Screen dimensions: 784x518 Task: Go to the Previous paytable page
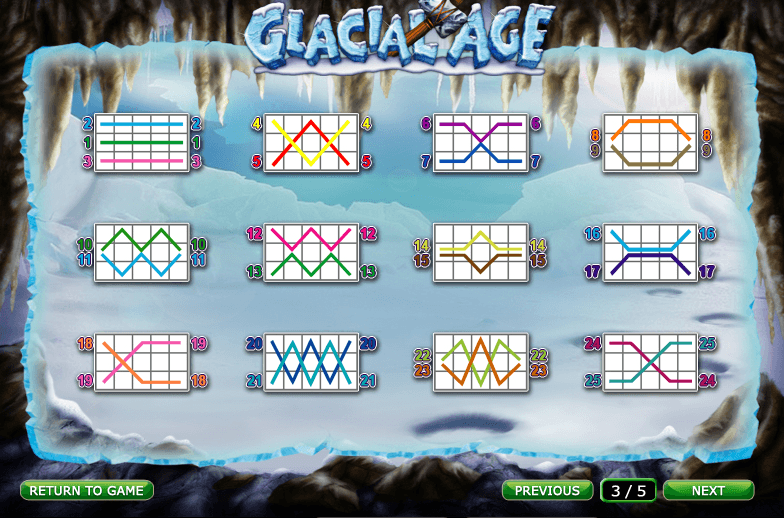[547, 490]
